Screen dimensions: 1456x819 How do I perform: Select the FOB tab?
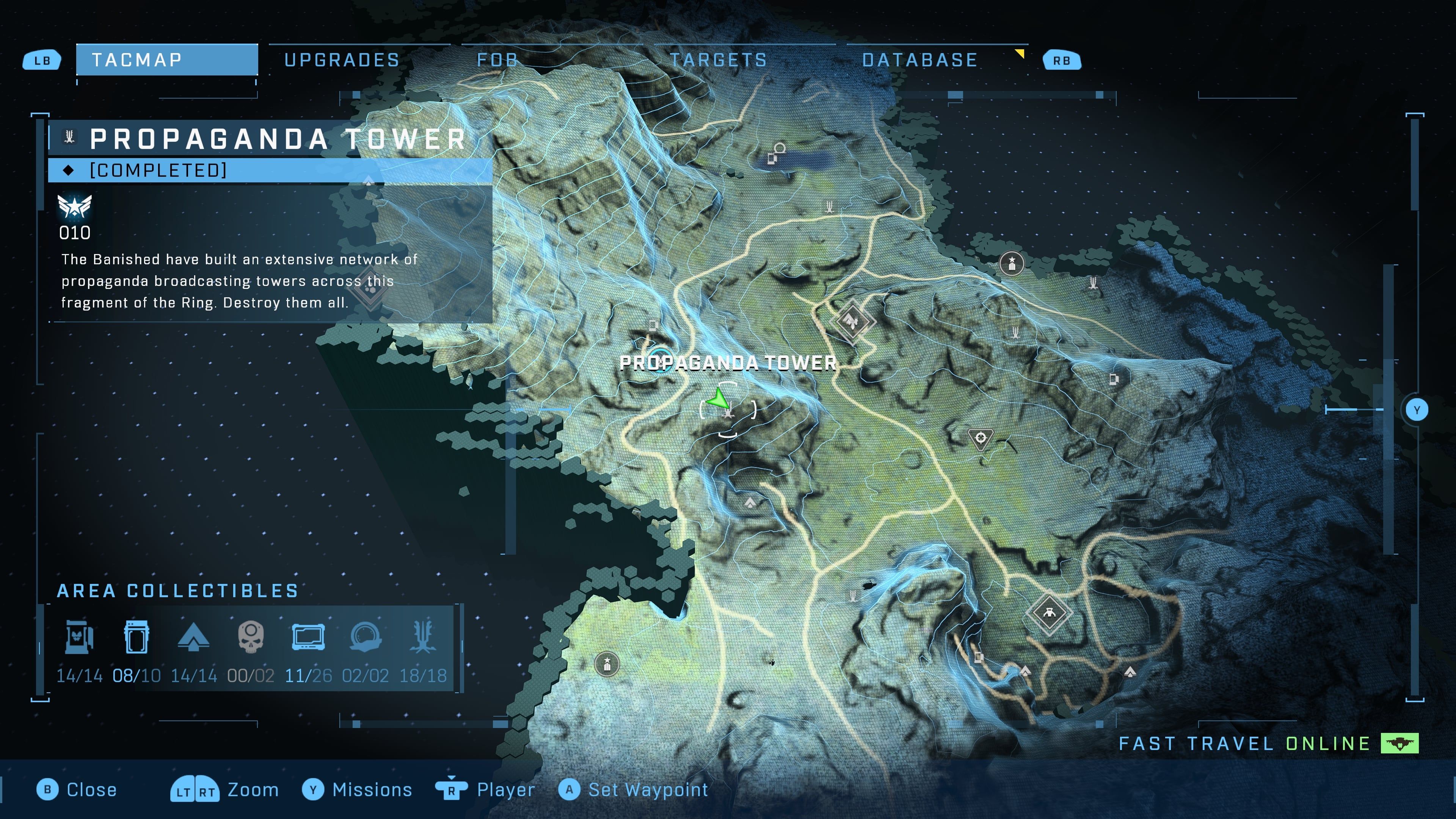[497, 60]
